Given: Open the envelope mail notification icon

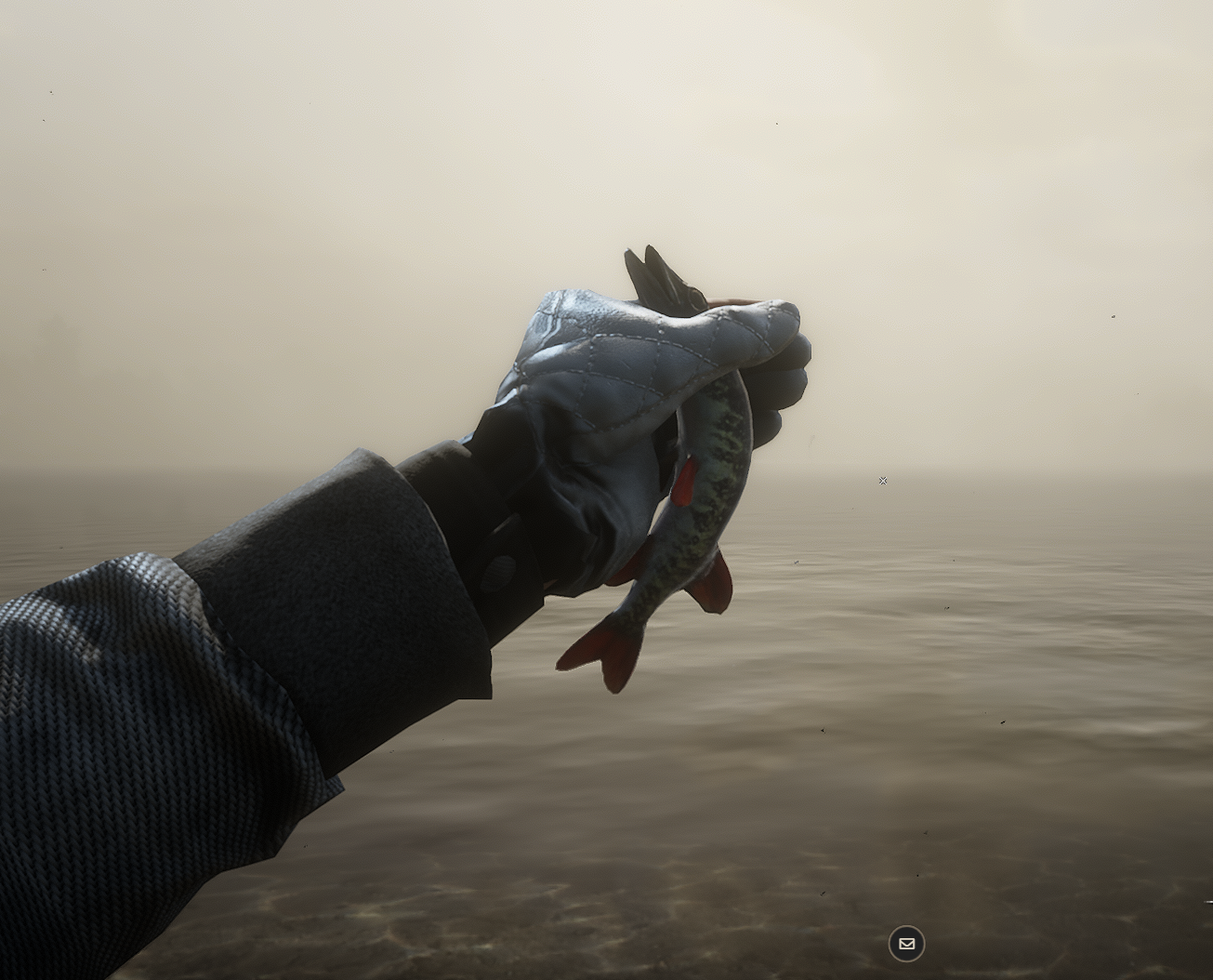Looking at the screenshot, I should (x=906, y=944).
